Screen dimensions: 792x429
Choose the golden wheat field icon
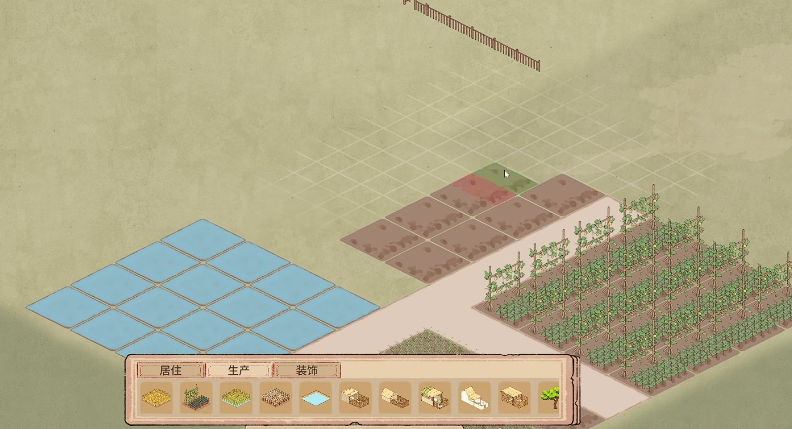coord(155,398)
